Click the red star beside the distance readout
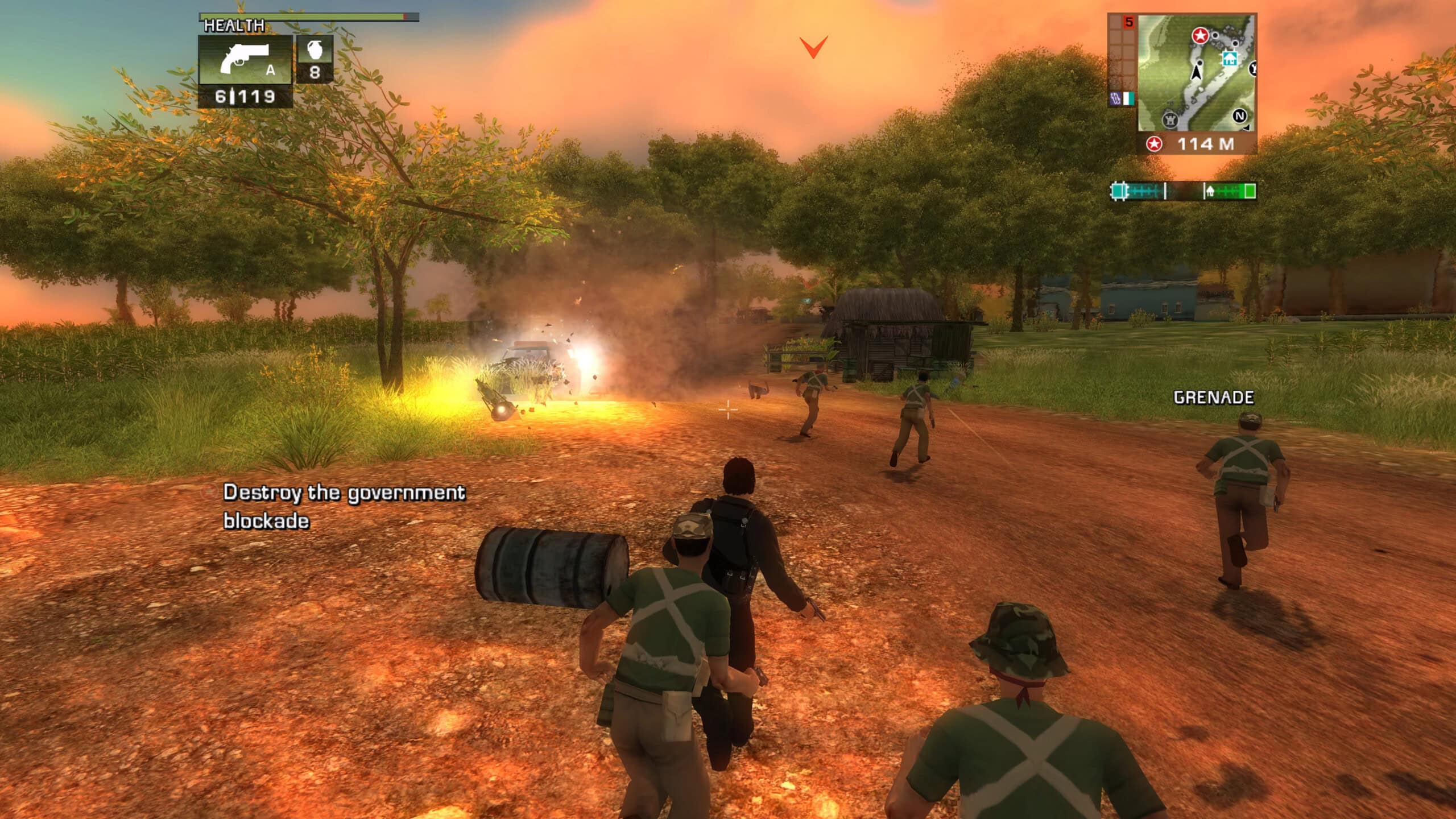Image resolution: width=1456 pixels, height=819 pixels. [x=1154, y=144]
